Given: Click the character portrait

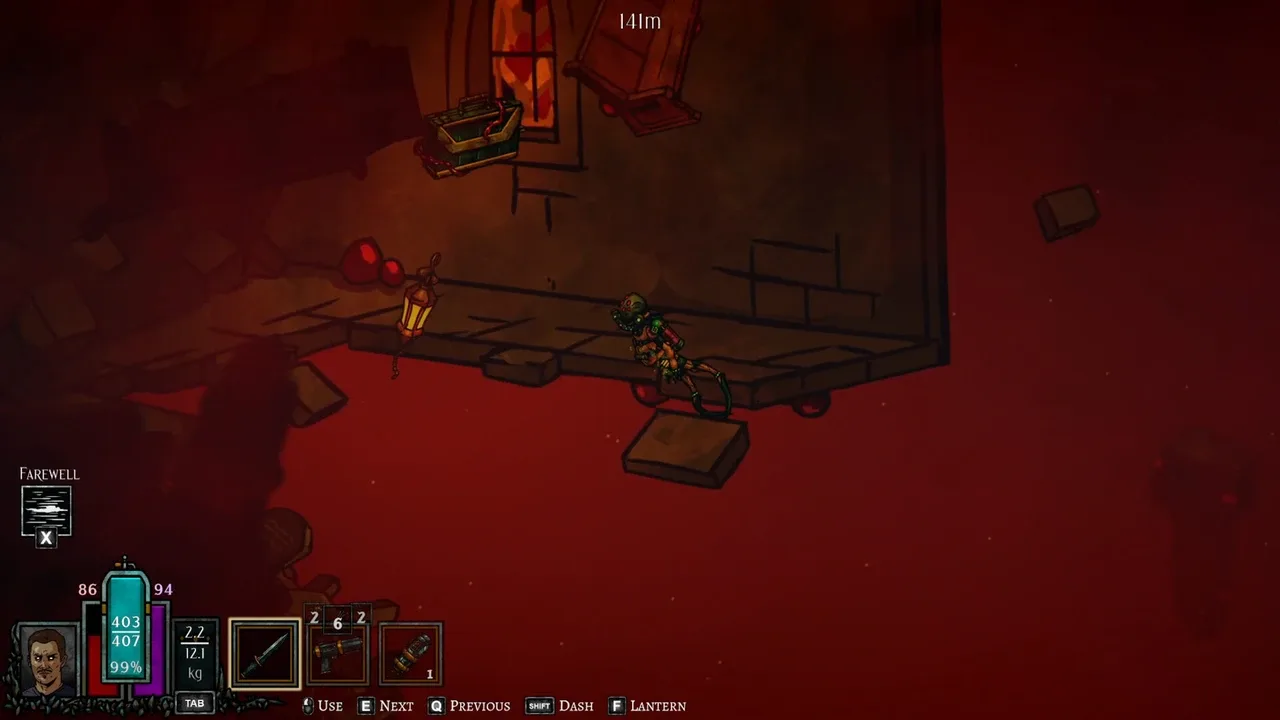Looking at the screenshot, I should click(x=47, y=661).
